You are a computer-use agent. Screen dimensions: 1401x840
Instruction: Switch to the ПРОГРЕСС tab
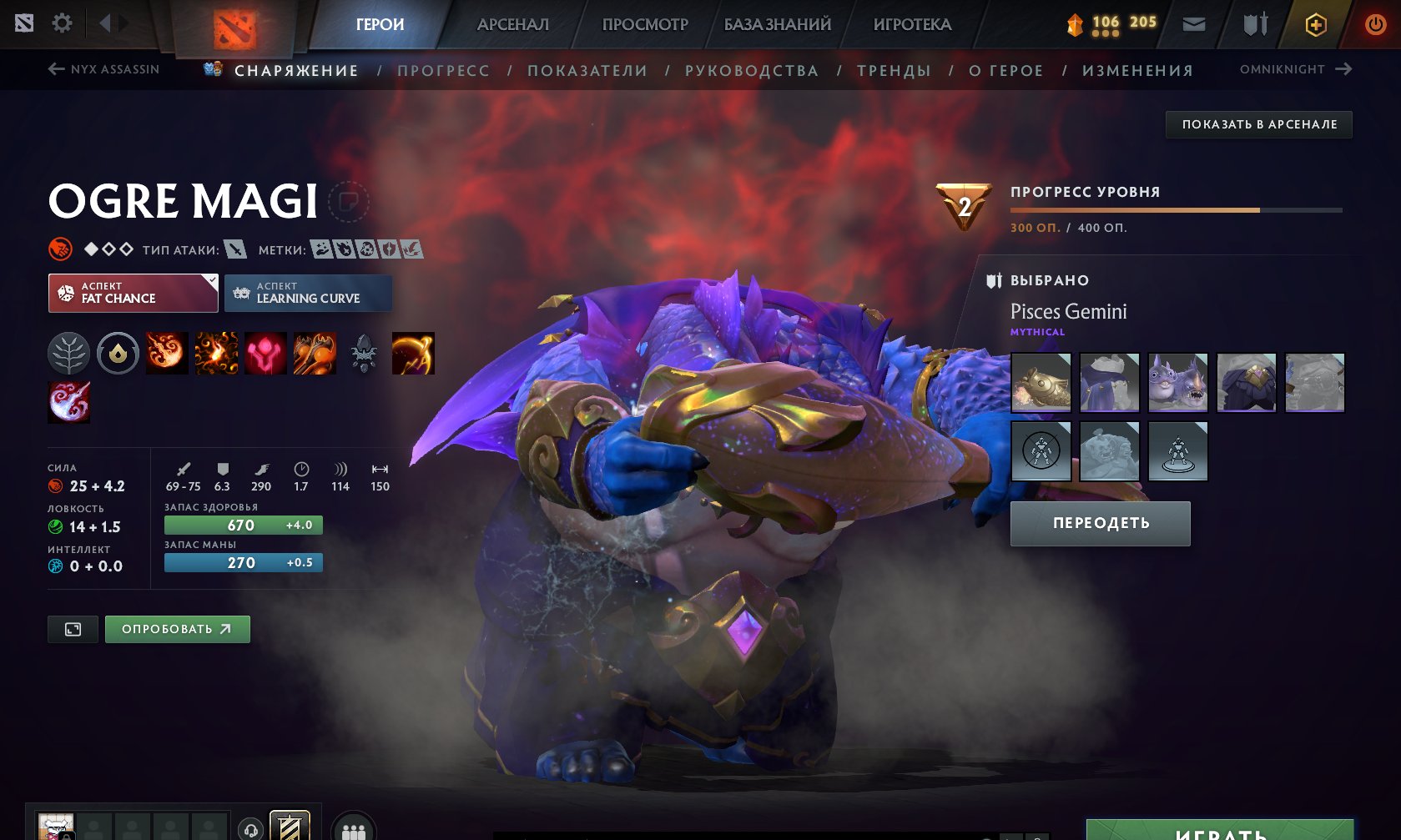pos(443,70)
